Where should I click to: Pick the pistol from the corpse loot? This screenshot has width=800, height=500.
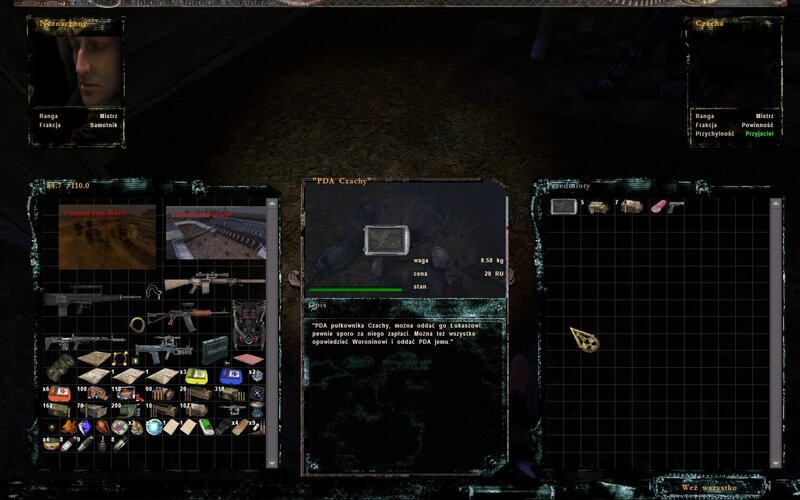[x=676, y=207]
